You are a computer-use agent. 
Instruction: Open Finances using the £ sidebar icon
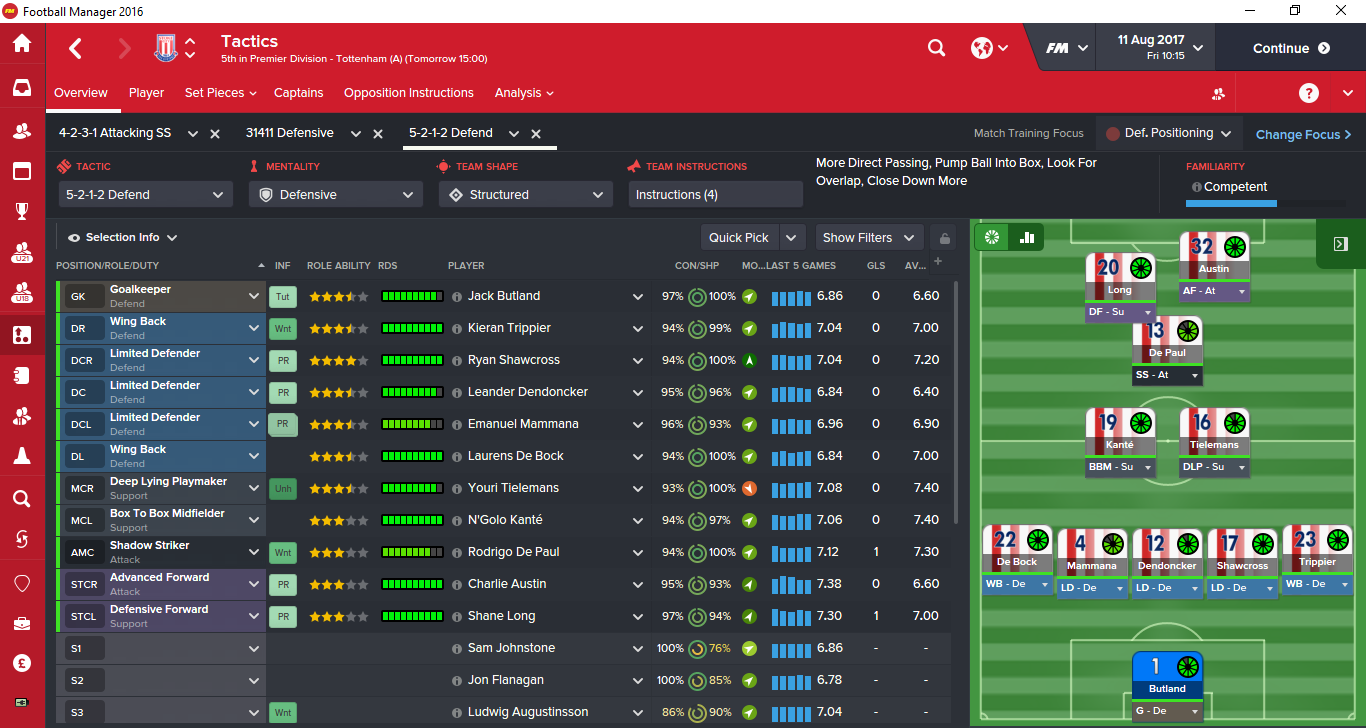point(22,662)
